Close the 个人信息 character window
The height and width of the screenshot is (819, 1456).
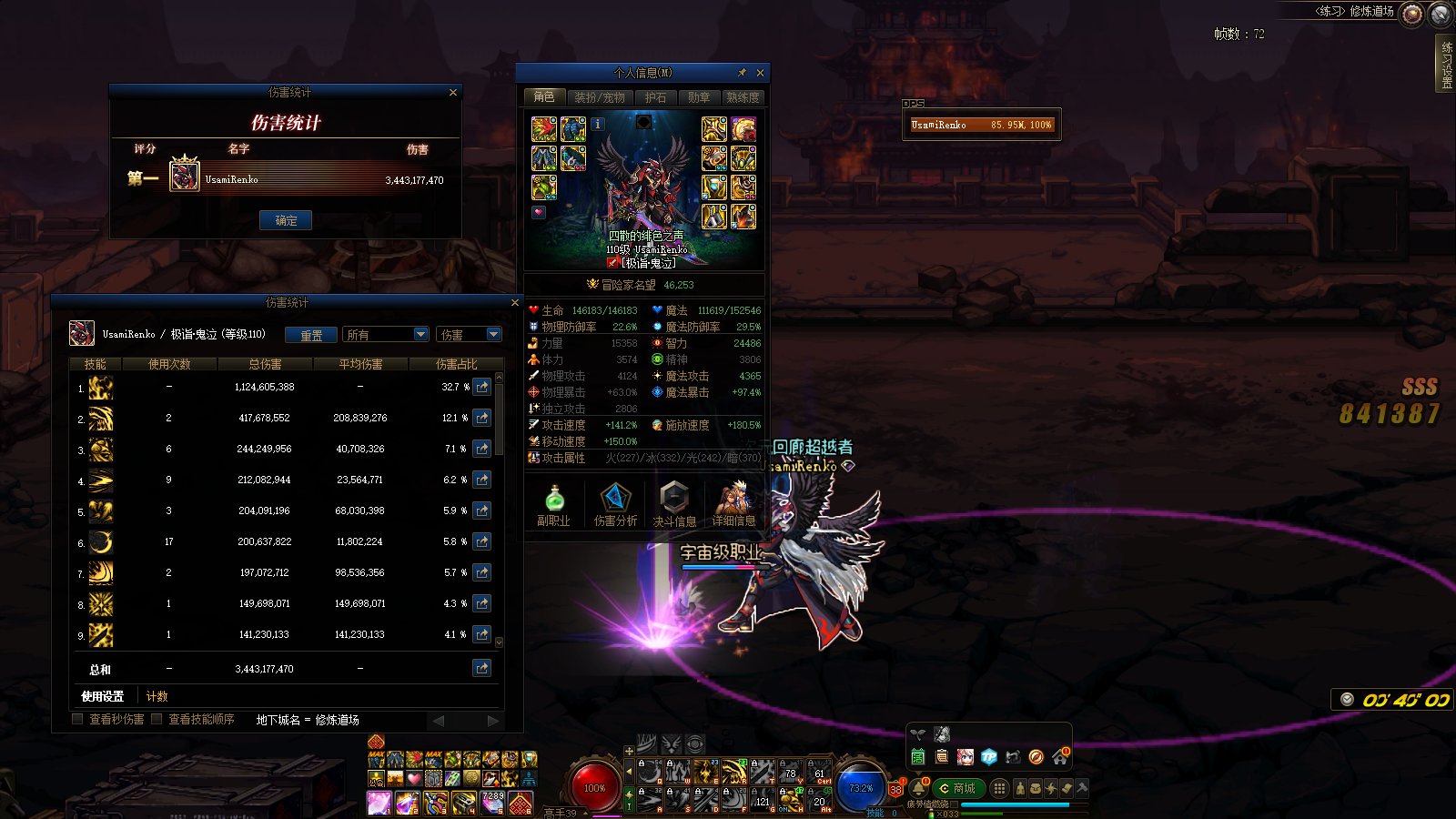(760, 73)
